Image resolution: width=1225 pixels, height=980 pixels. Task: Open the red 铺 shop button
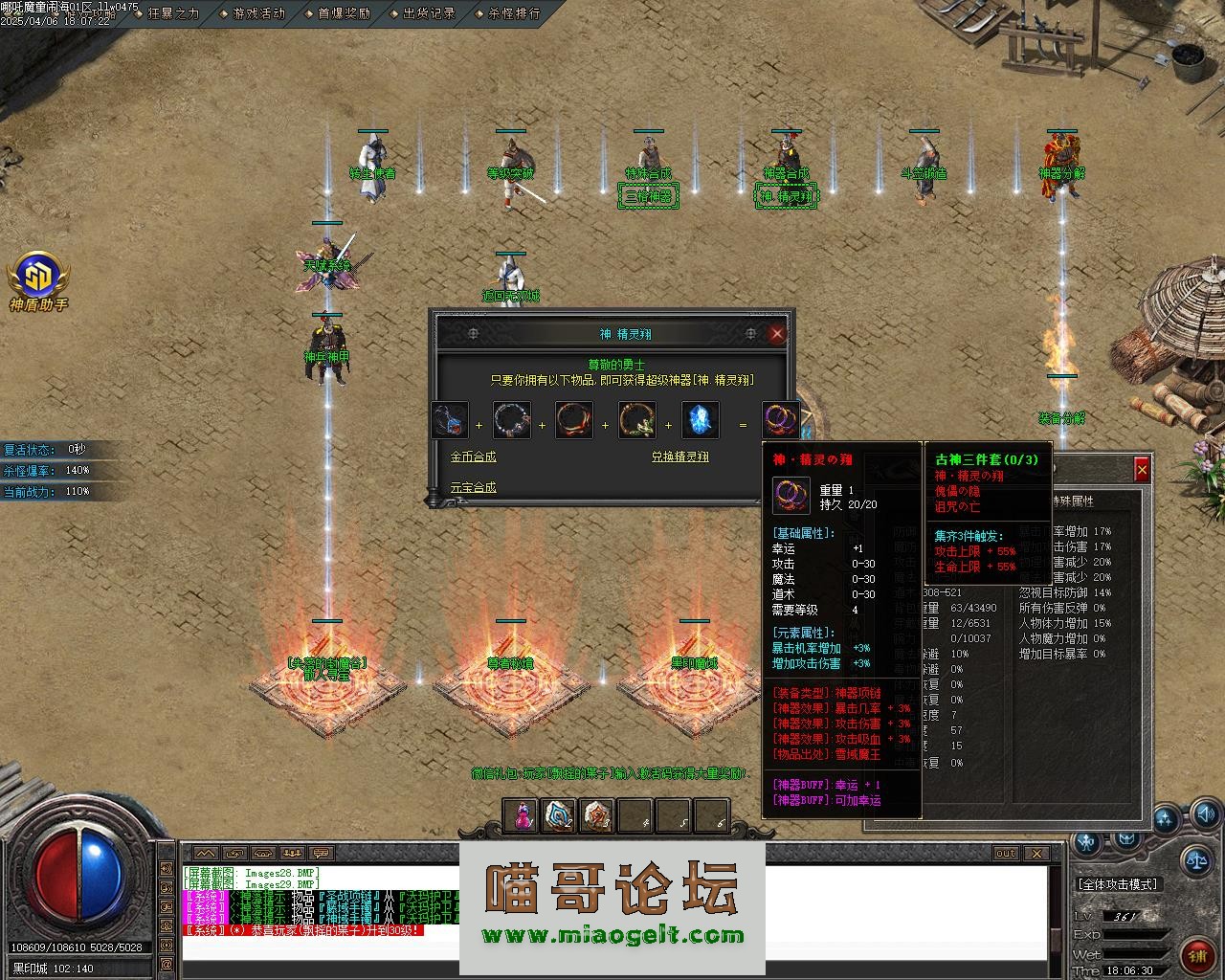pyautogui.click(x=1197, y=954)
